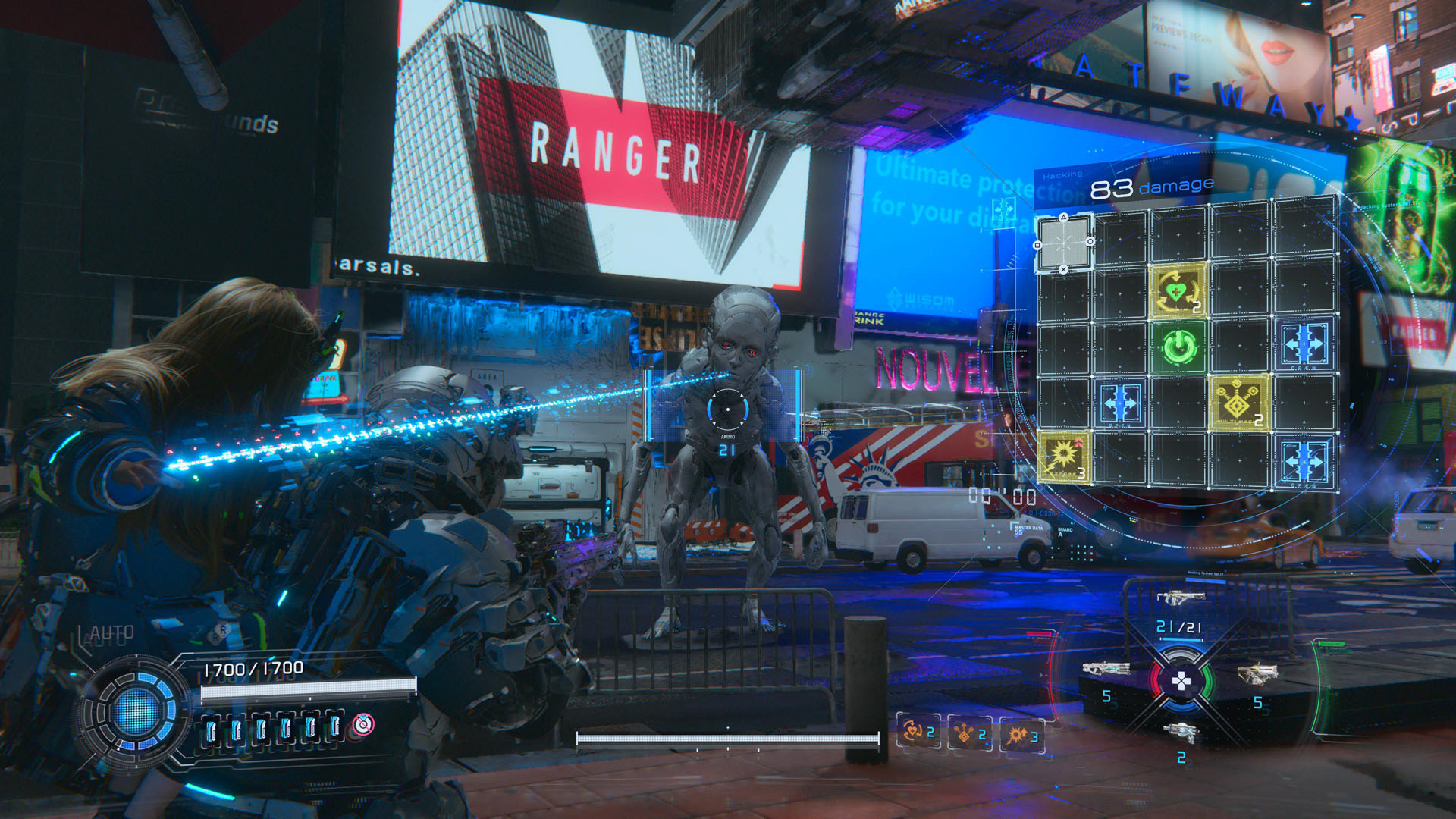The height and width of the screenshot is (819, 1456).
Task: Toggle the crossed-out ammo icon near the battery cells
Action: click(x=363, y=726)
